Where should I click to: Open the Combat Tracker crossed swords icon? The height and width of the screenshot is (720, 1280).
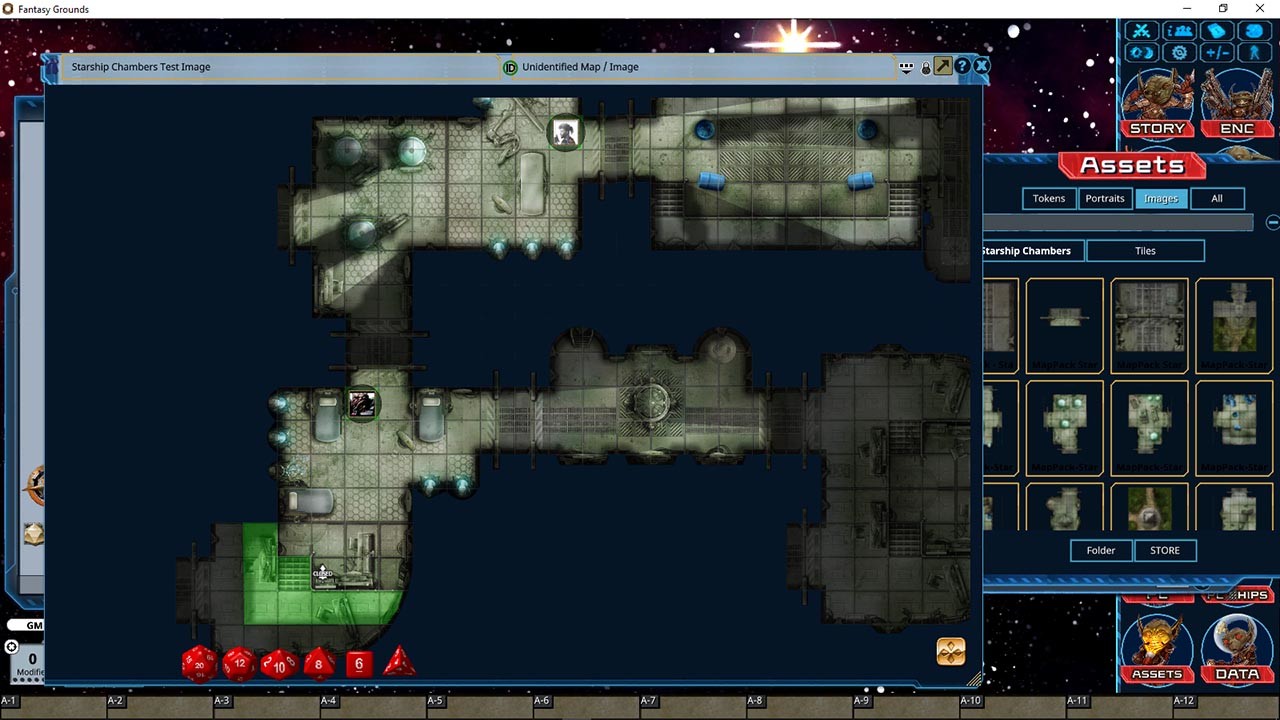pyautogui.click(x=1141, y=31)
